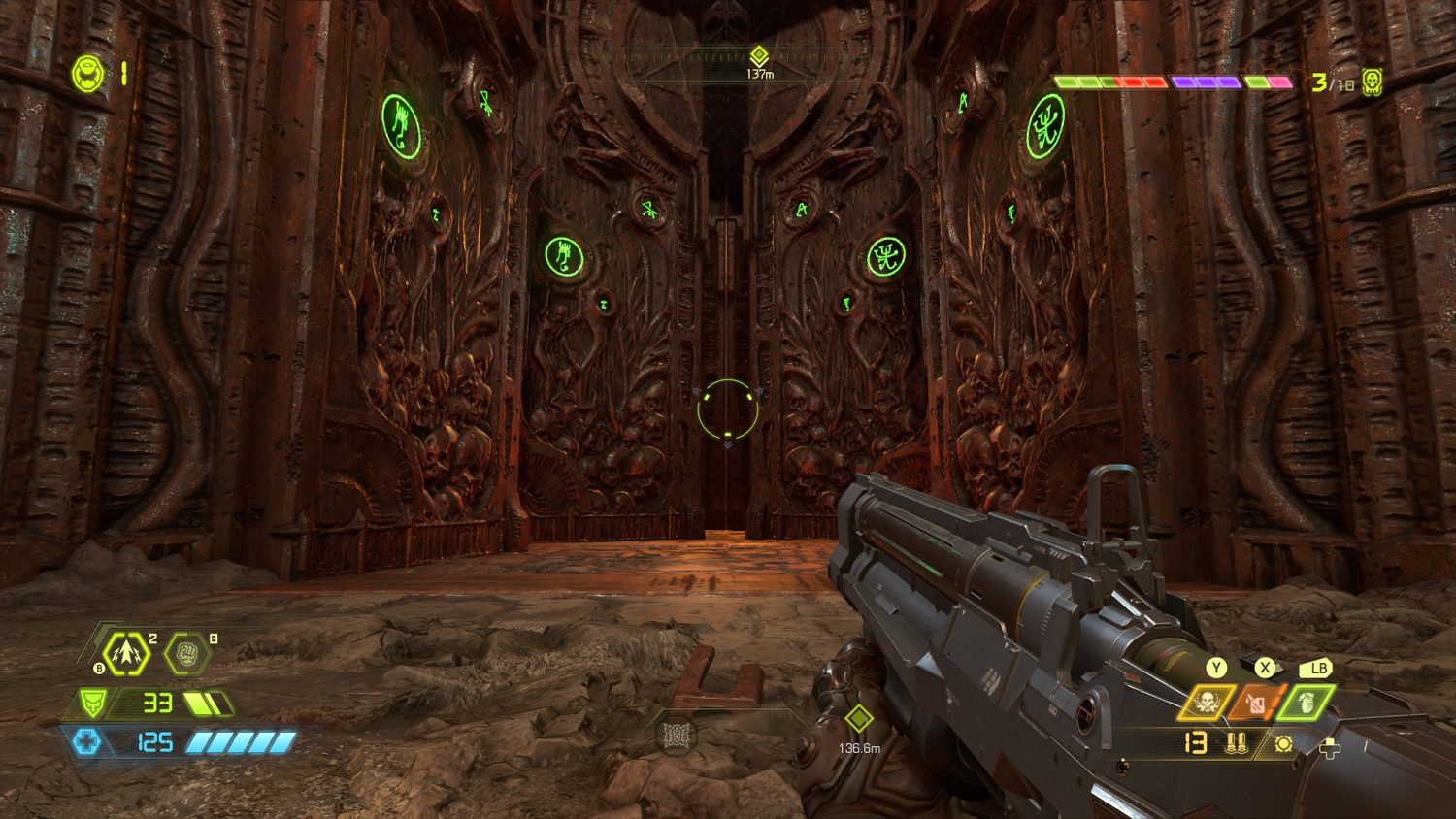The width and height of the screenshot is (1456, 819).
Task: Activate the orange Flame Belch fuel-can icon
Action: click(x=1256, y=703)
